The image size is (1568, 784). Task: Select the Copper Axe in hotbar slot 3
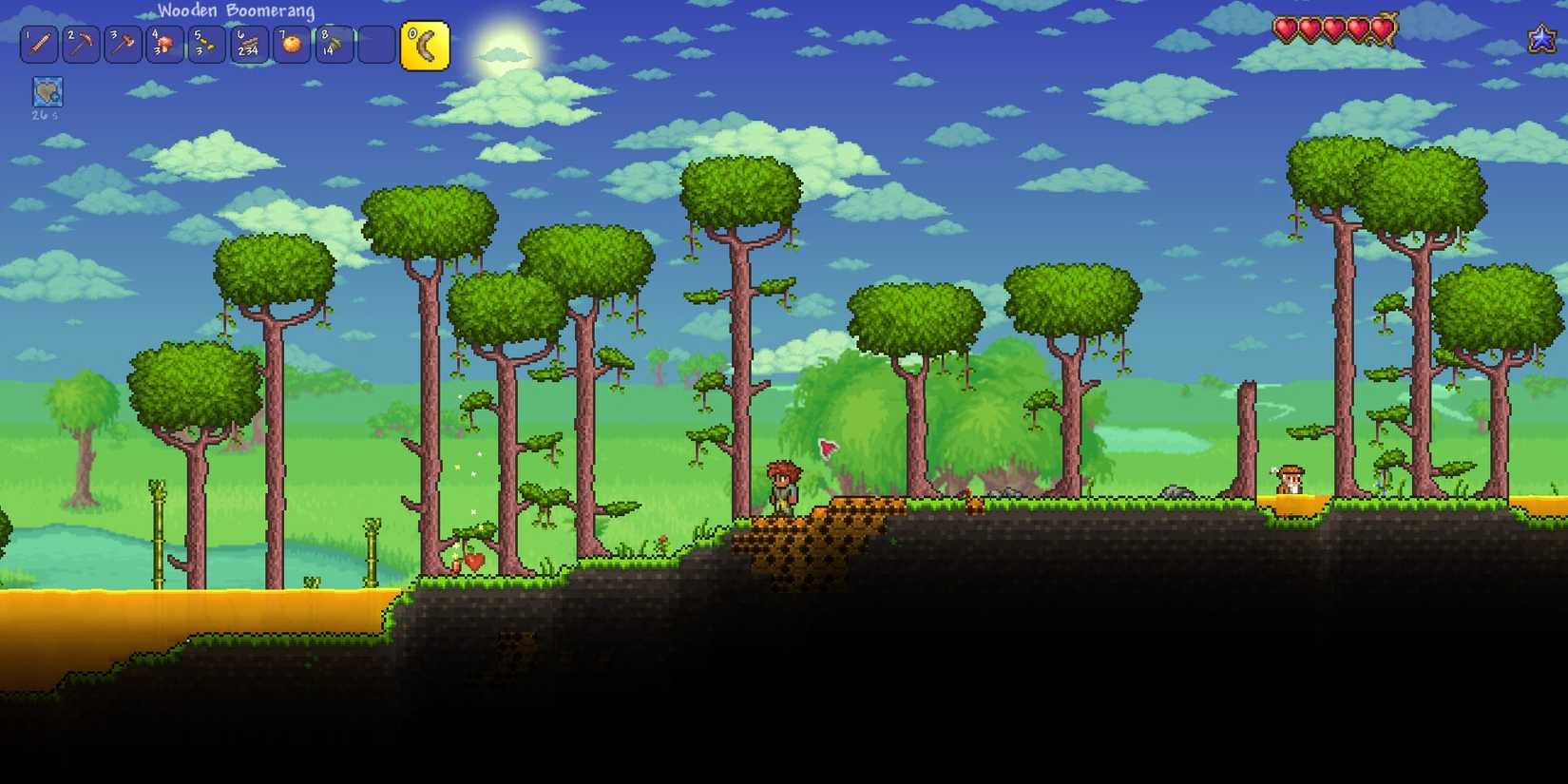[123, 44]
